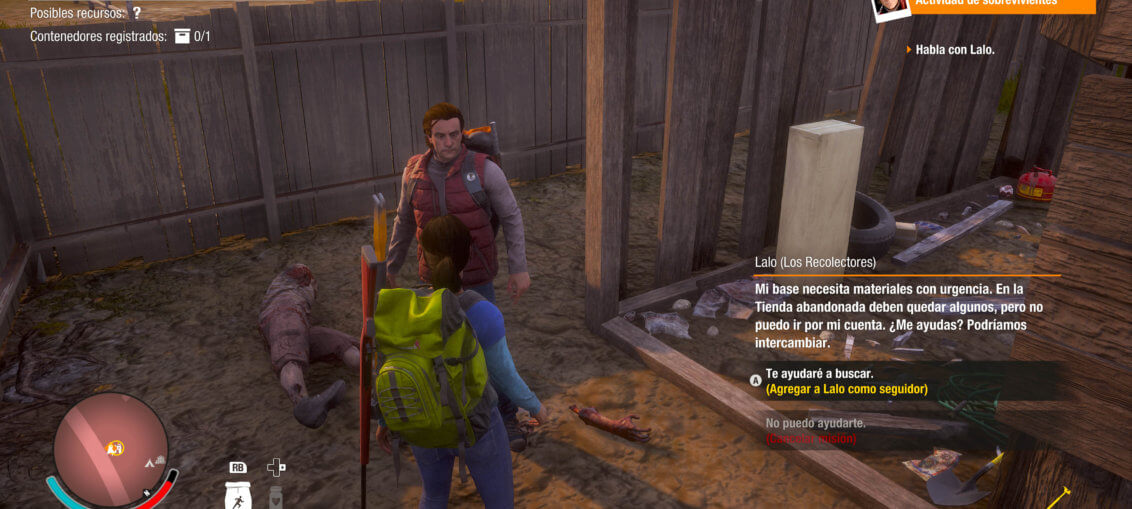Select the "No puedo ayudarte" dialogue option
The height and width of the screenshot is (509, 1132).
(815, 423)
